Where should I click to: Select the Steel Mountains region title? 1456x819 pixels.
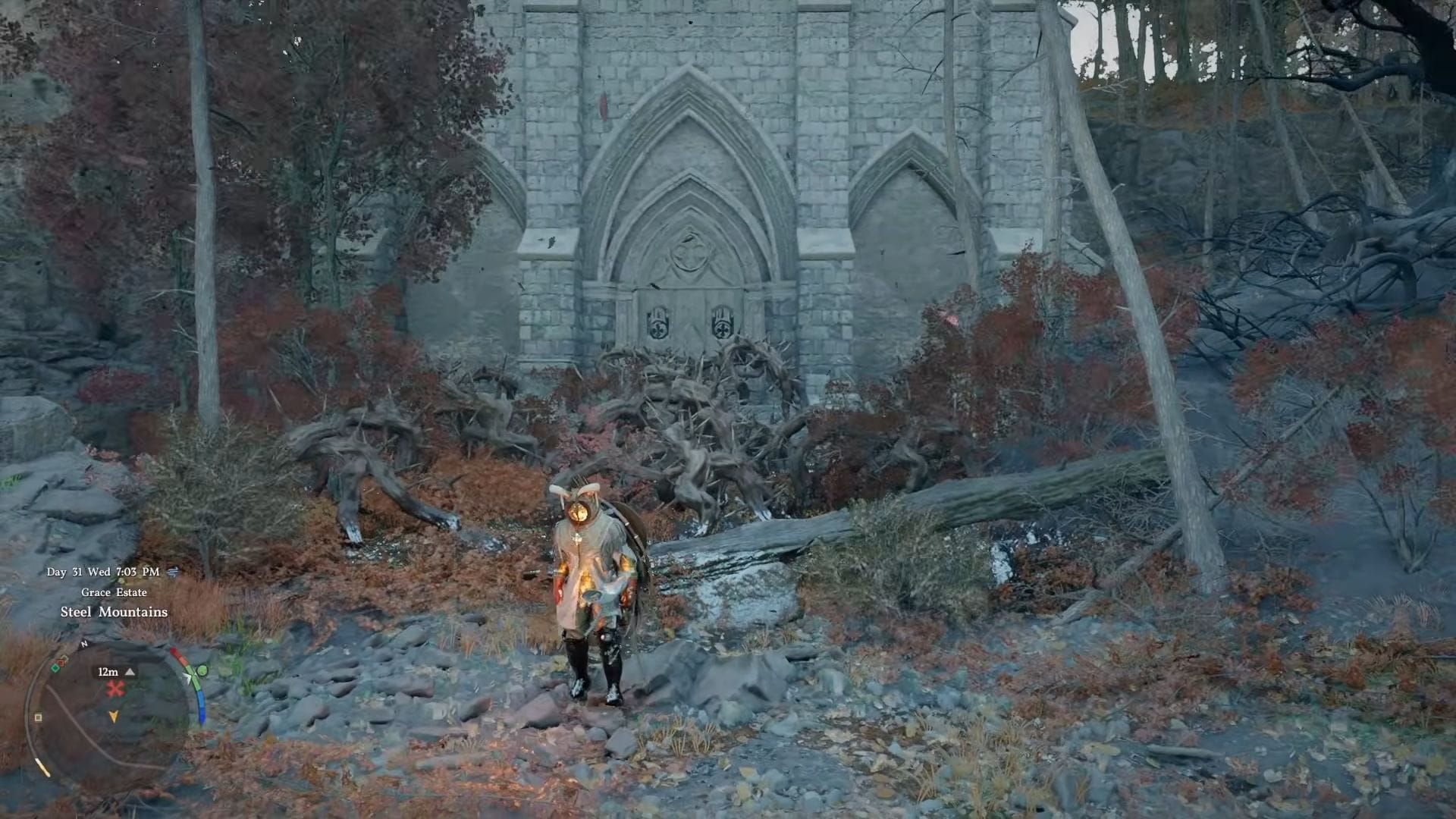[x=115, y=613]
